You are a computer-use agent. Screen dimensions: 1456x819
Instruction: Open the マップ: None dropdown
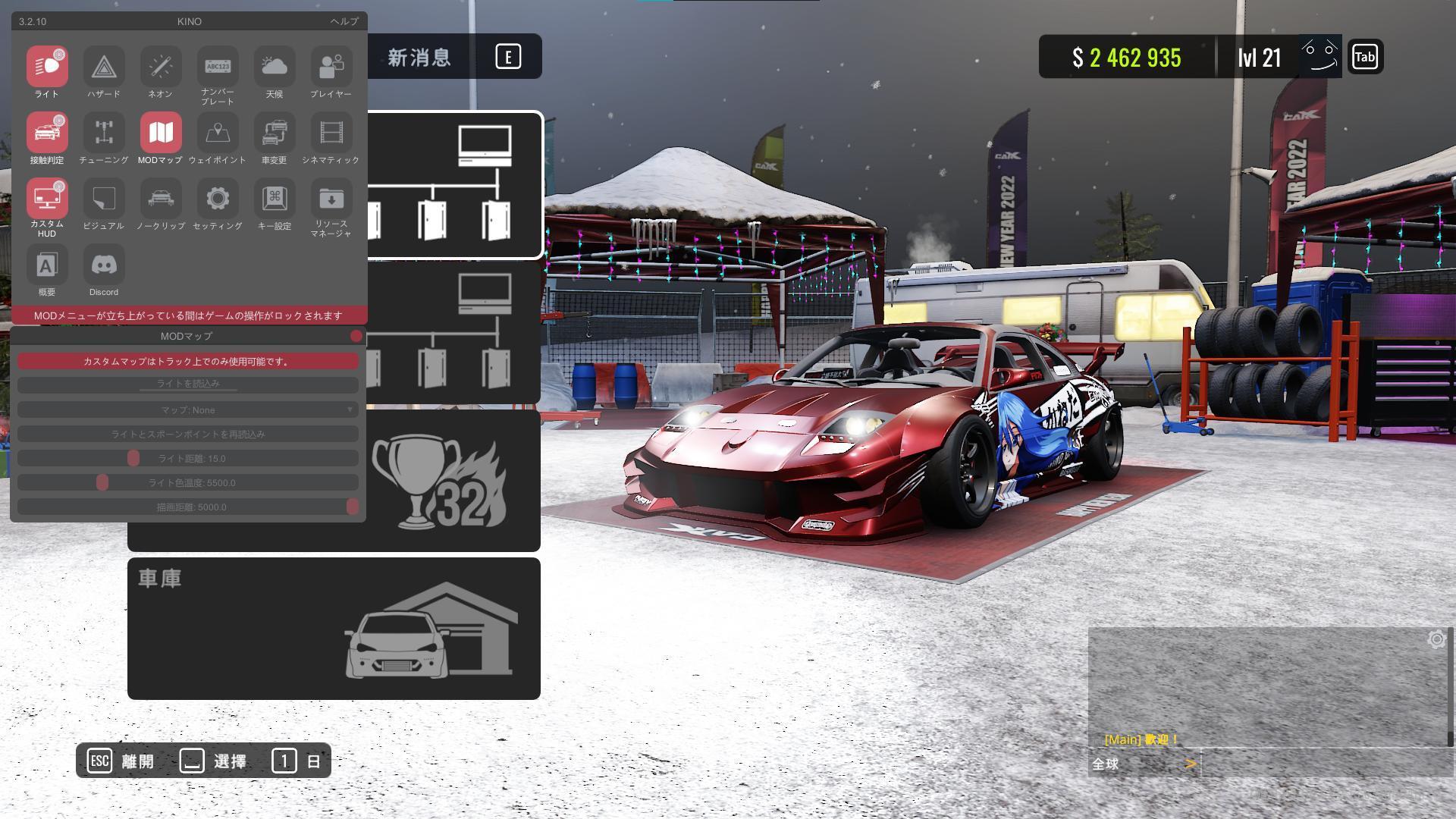187,409
